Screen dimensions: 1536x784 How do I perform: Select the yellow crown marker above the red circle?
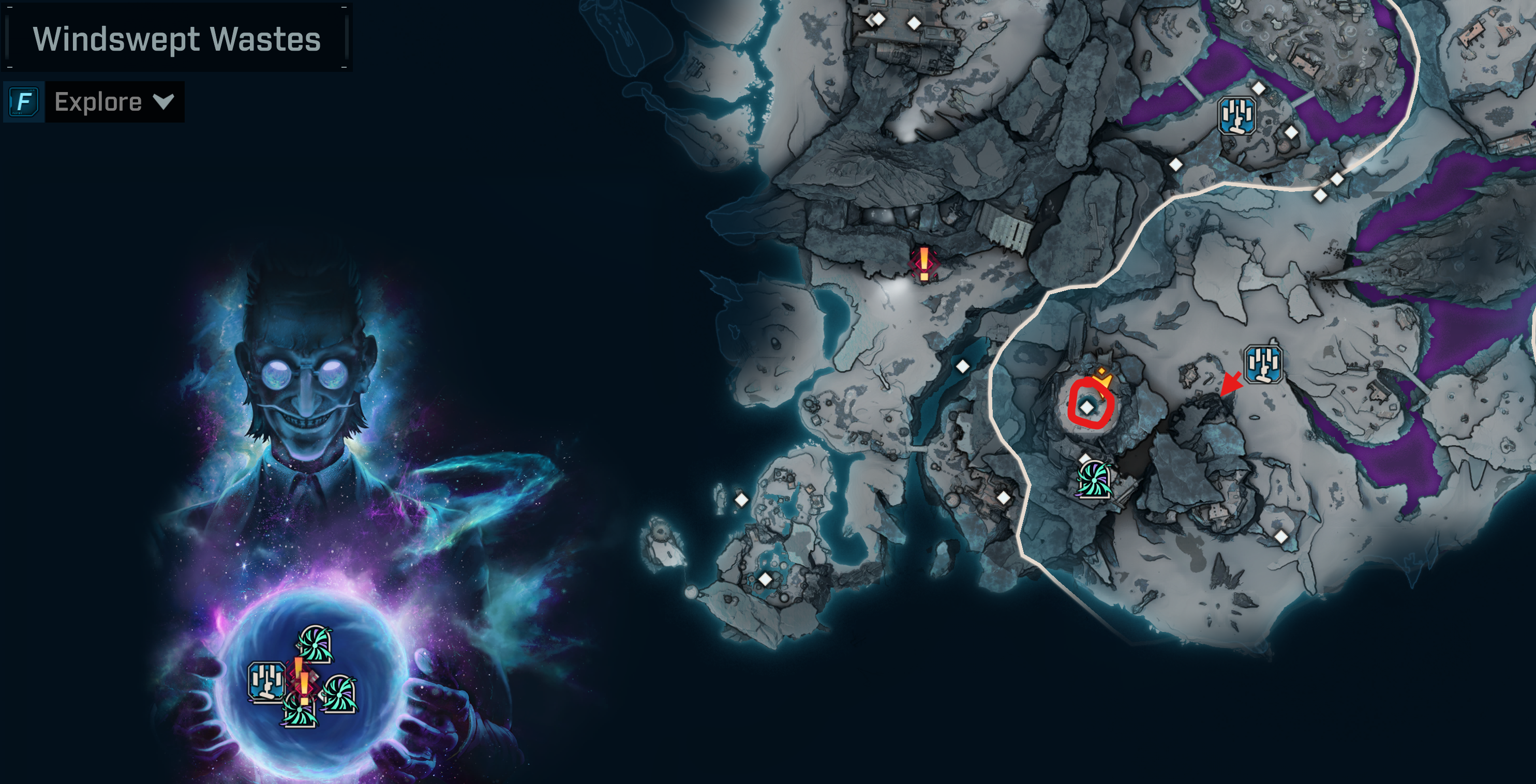coord(1102,377)
